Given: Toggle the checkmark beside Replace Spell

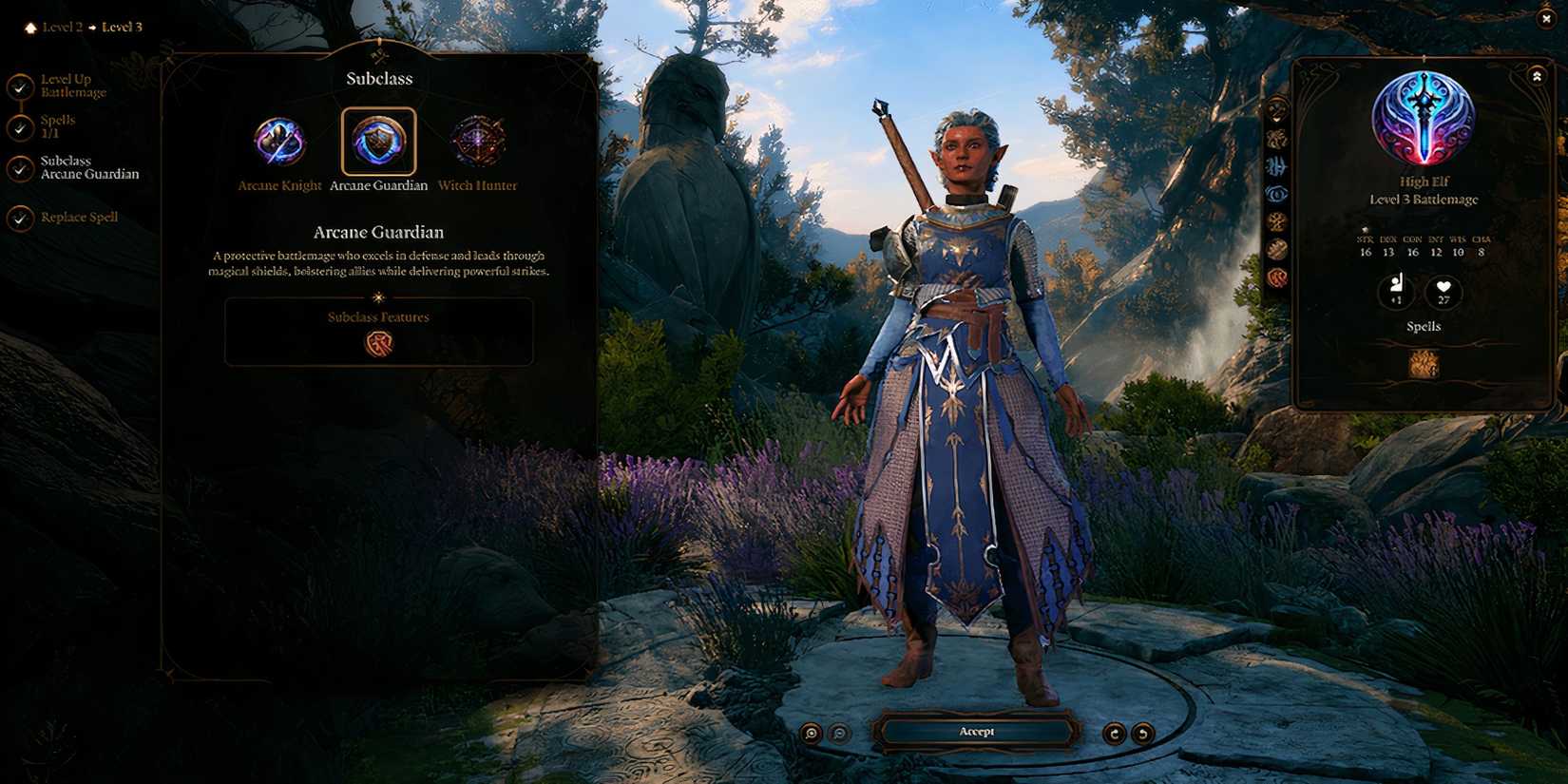Looking at the screenshot, I should coord(20,219).
